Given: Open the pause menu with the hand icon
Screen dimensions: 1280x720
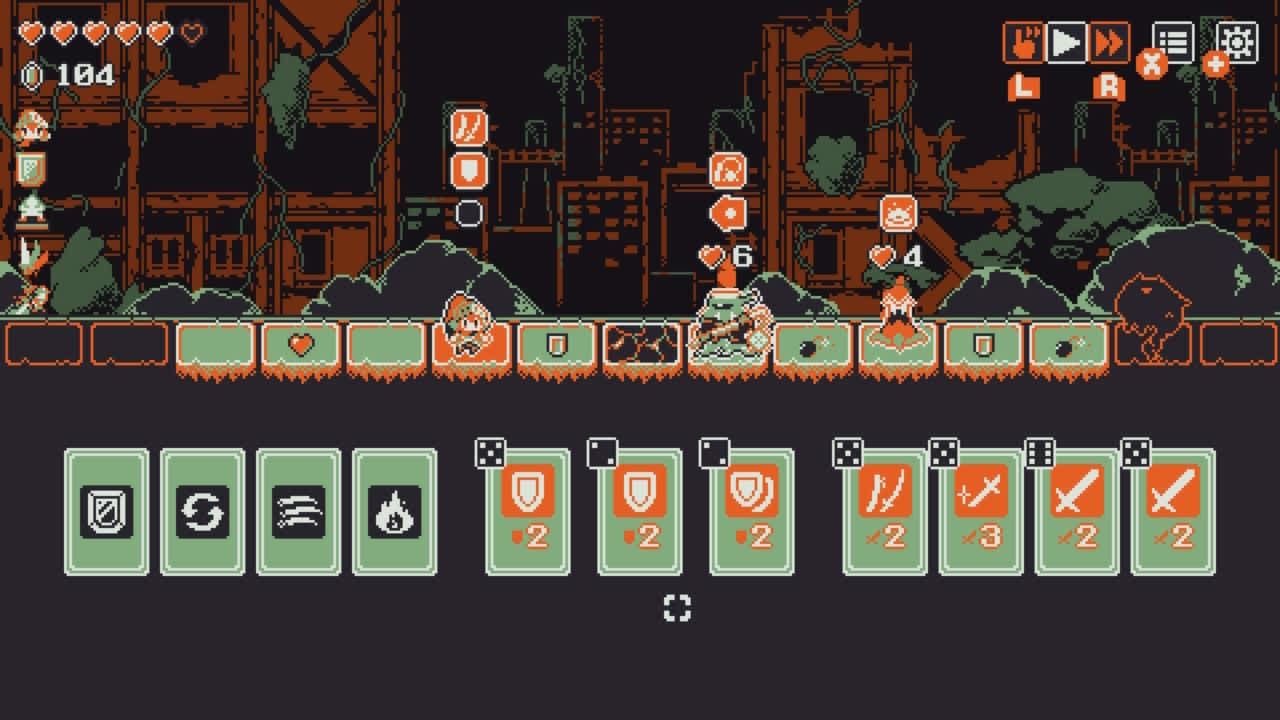Looking at the screenshot, I should tap(1022, 42).
